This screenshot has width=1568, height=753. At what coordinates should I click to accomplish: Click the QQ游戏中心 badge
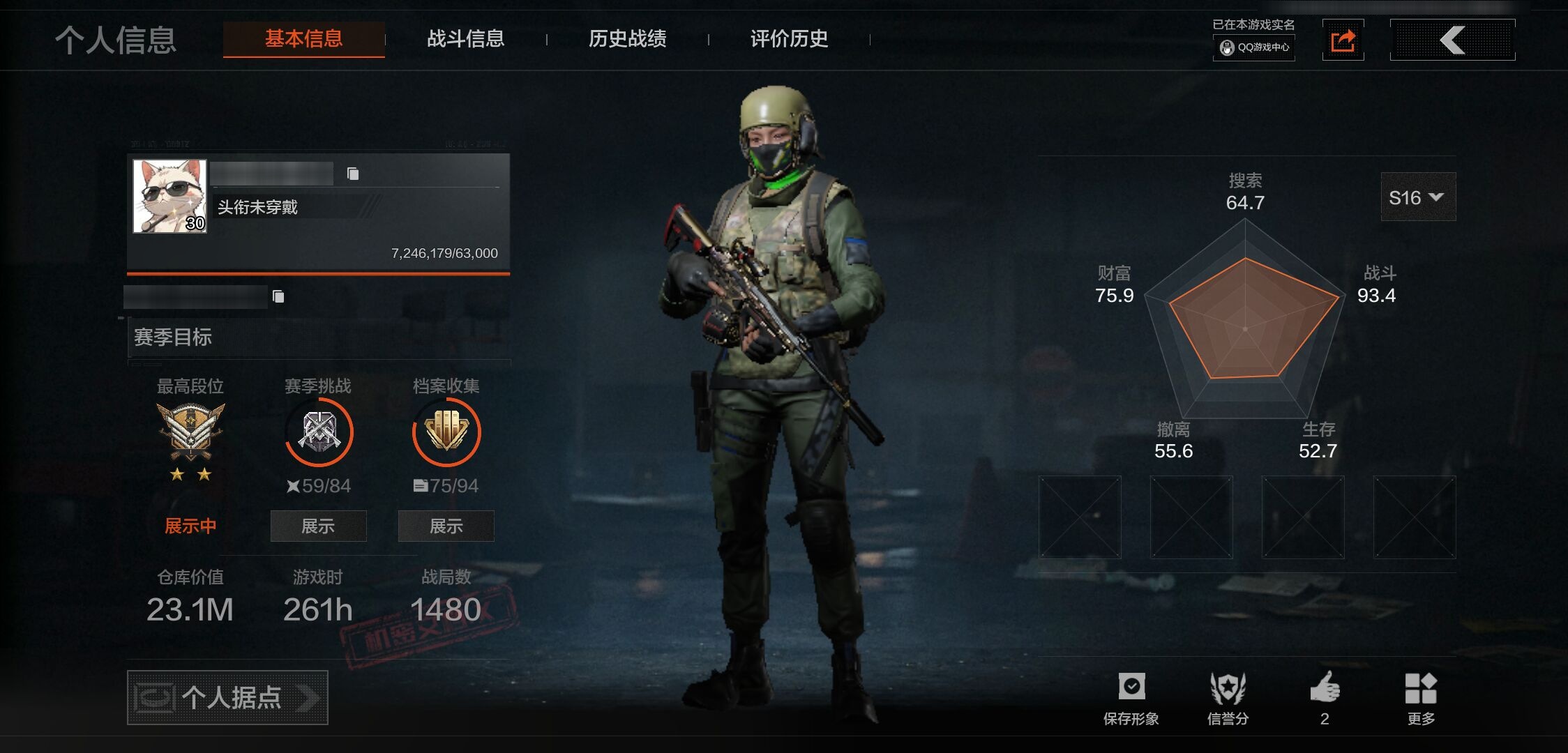pyautogui.click(x=1254, y=47)
